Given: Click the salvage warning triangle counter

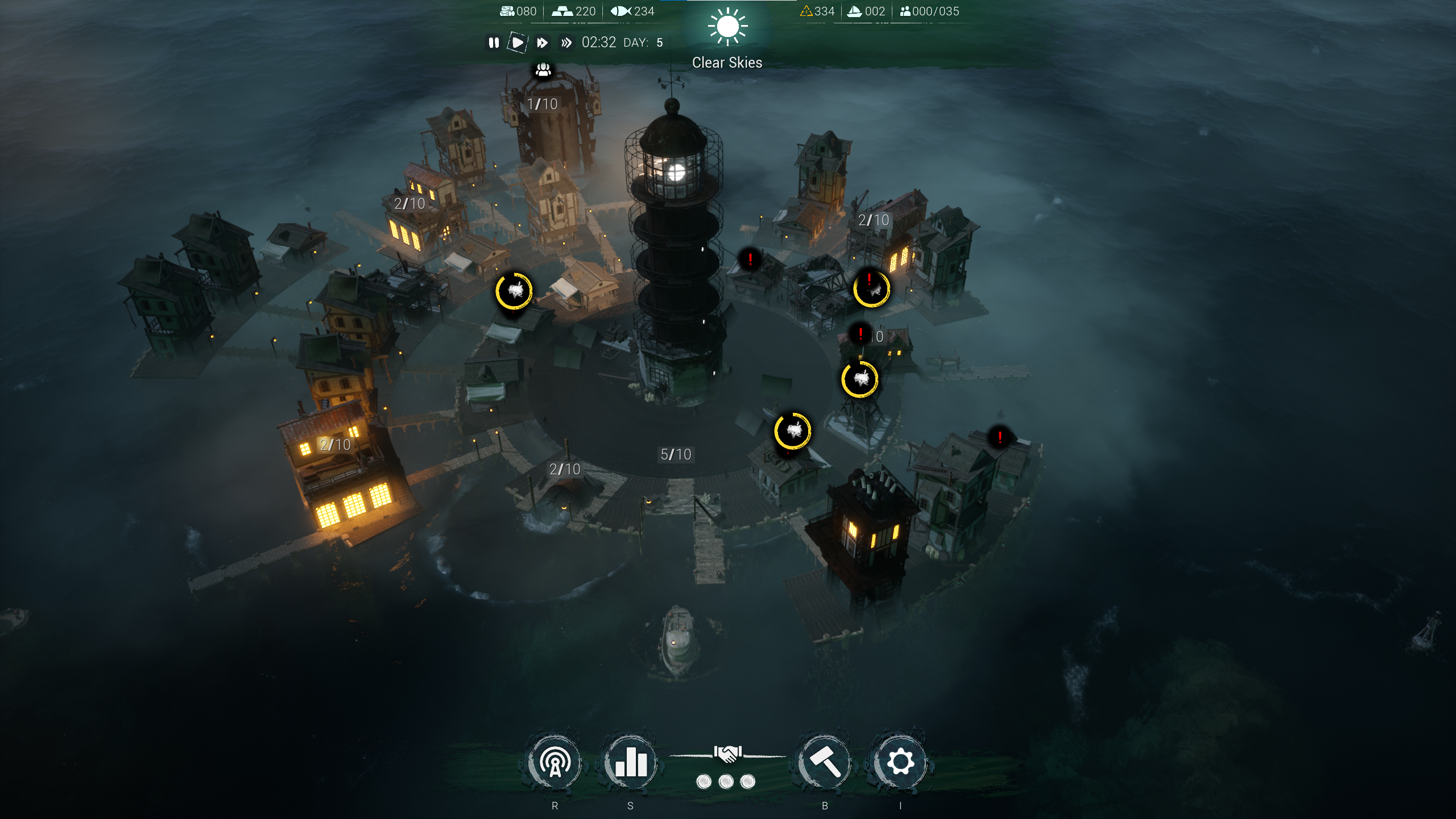Looking at the screenshot, I should click(806, 10).
